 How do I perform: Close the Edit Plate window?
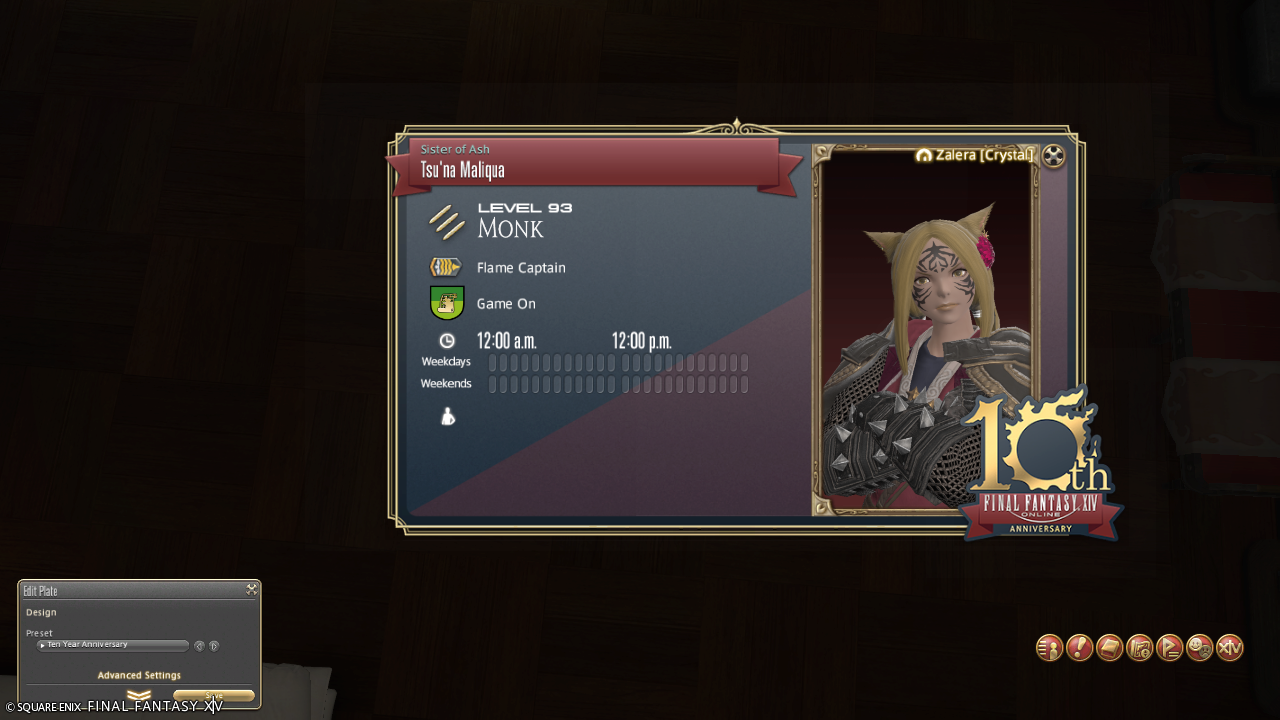[252, 590]
